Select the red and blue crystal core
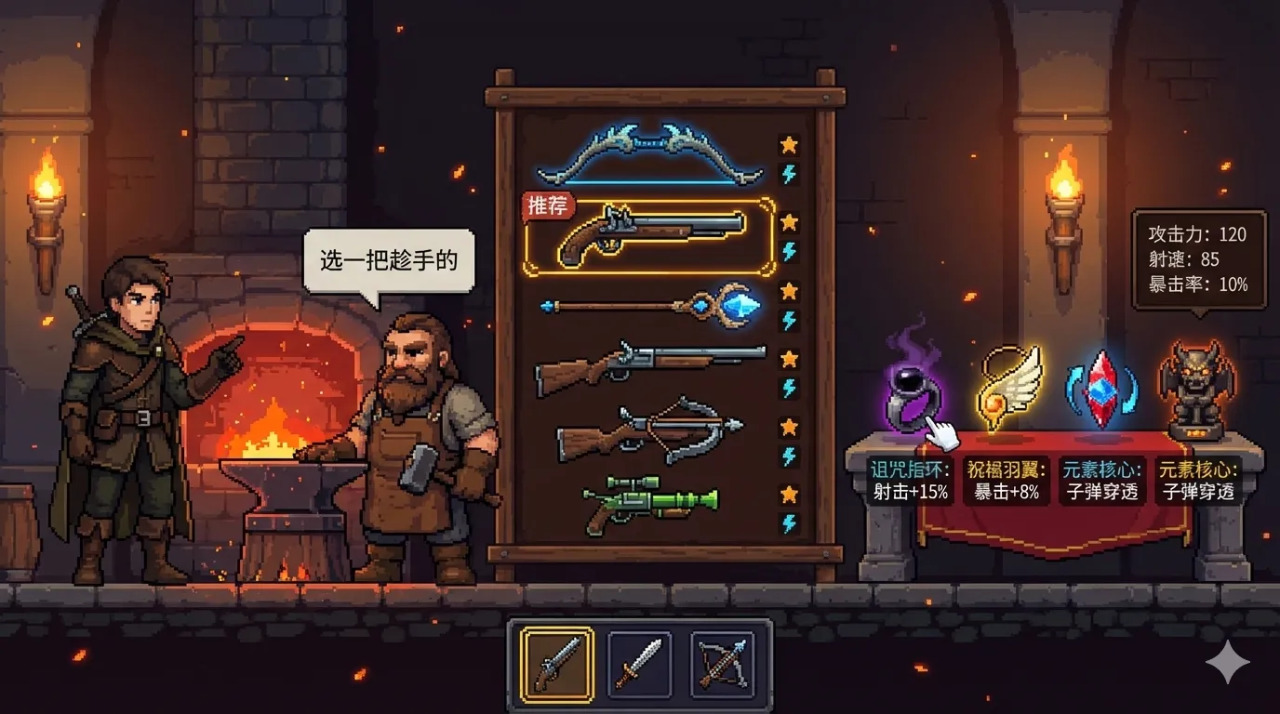Viewport: 1280px width, 714px height. 1101,387
